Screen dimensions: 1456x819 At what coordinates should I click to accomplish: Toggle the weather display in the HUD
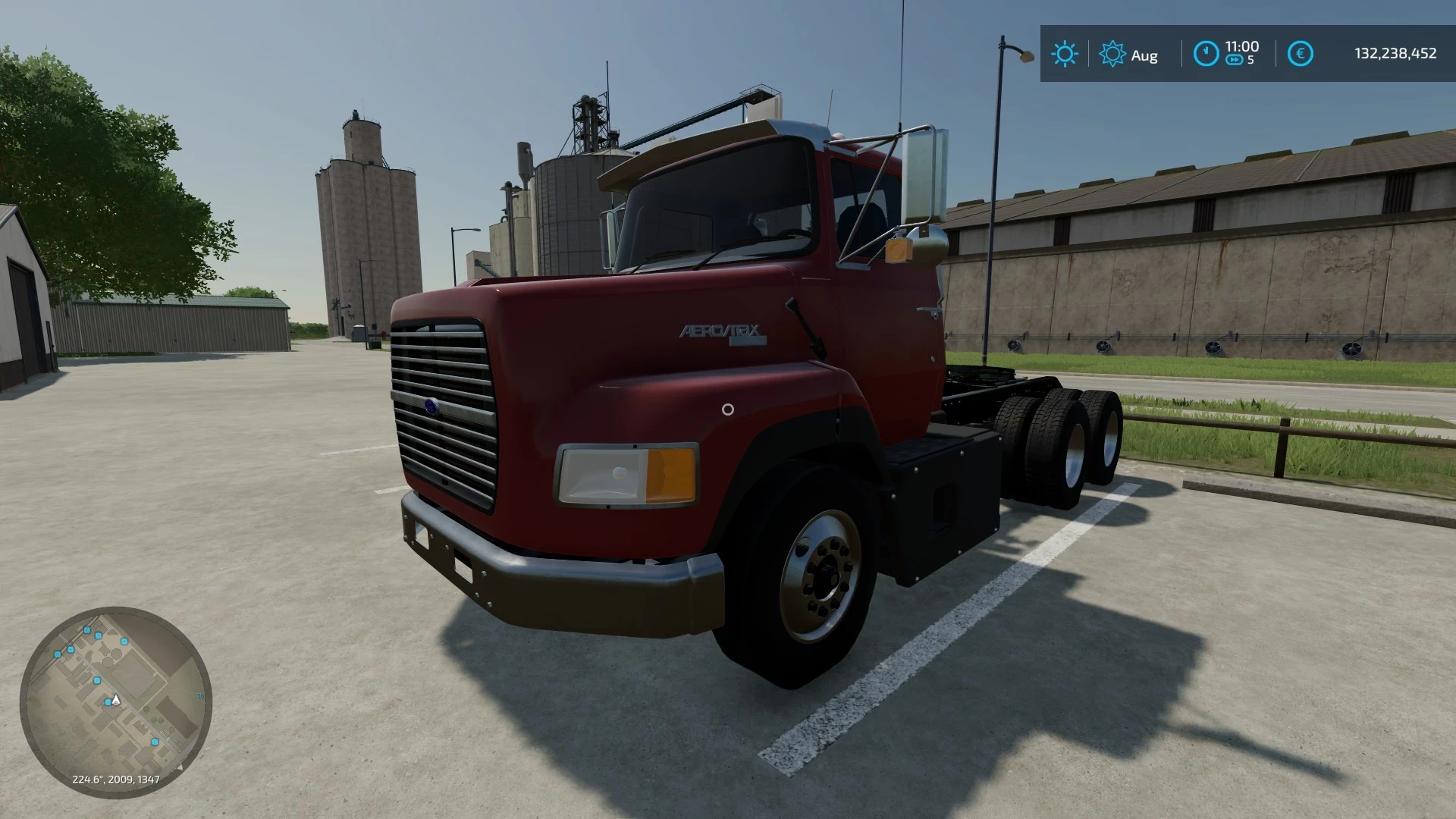pyautogui.click(x=1065, y=53)
